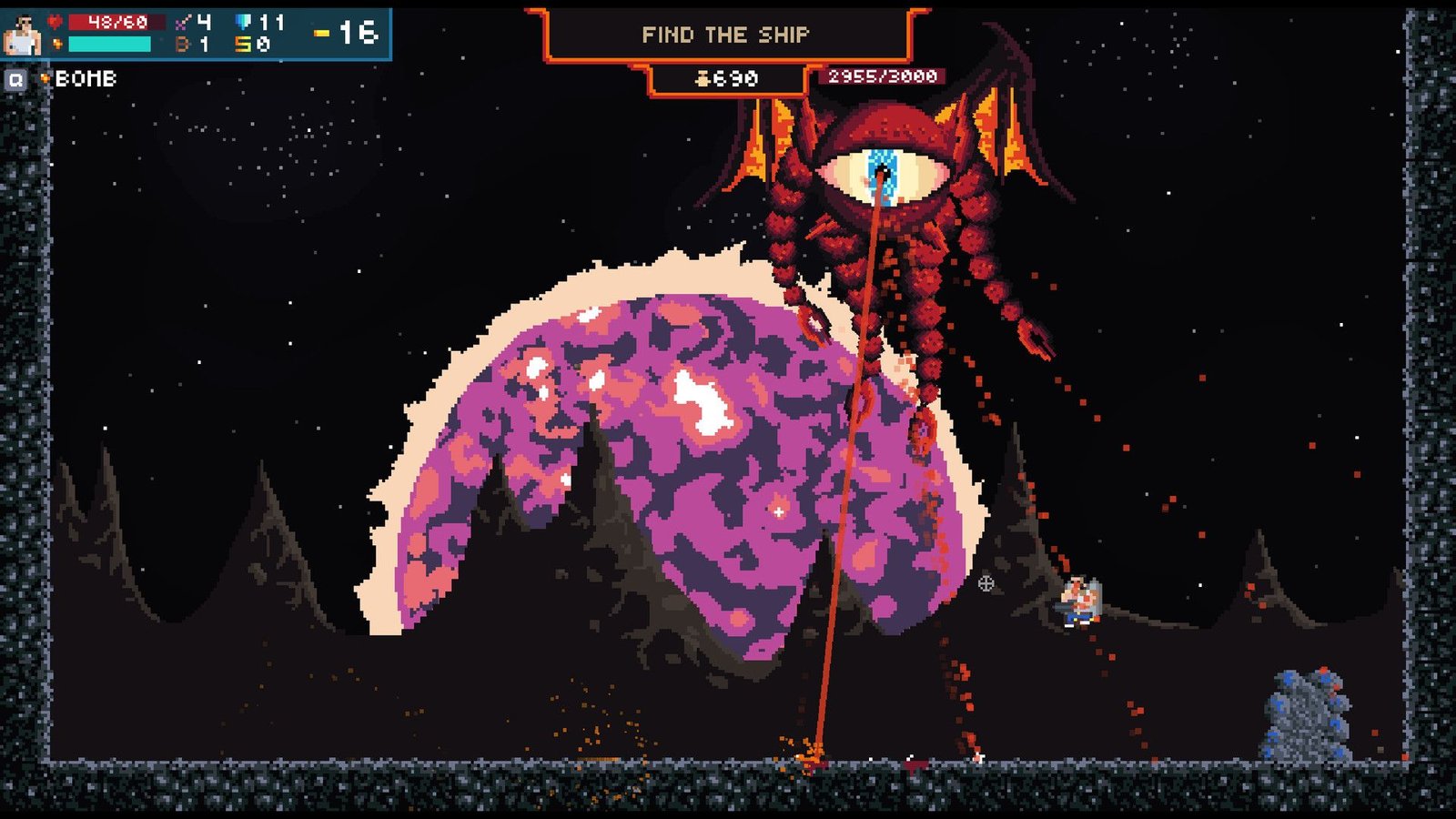Open the Find the Ship objective banner
1456x819 pixels.
[725, 35]
